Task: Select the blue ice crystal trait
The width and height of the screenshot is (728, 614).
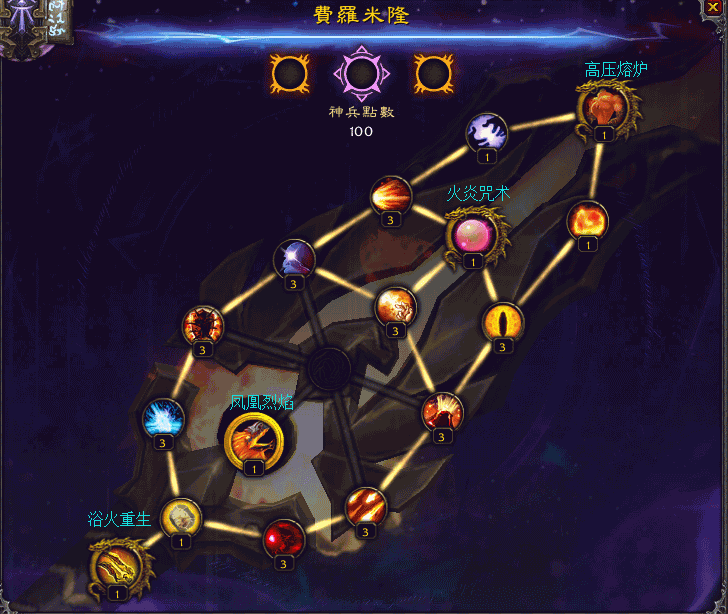Action: point(163,417)
